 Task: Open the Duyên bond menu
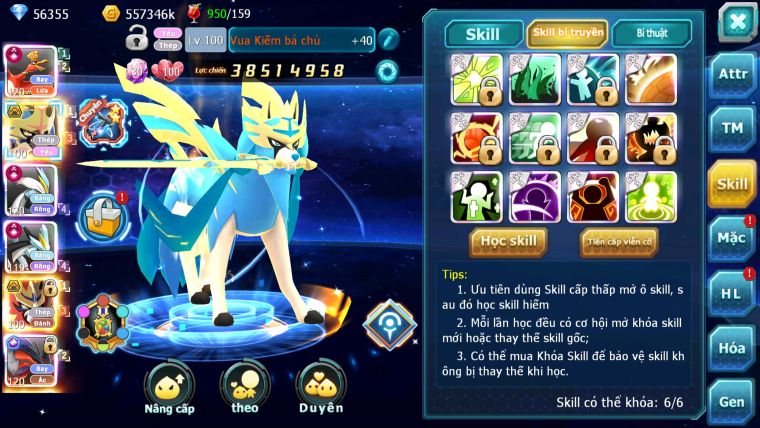click(x=321, y=388)
